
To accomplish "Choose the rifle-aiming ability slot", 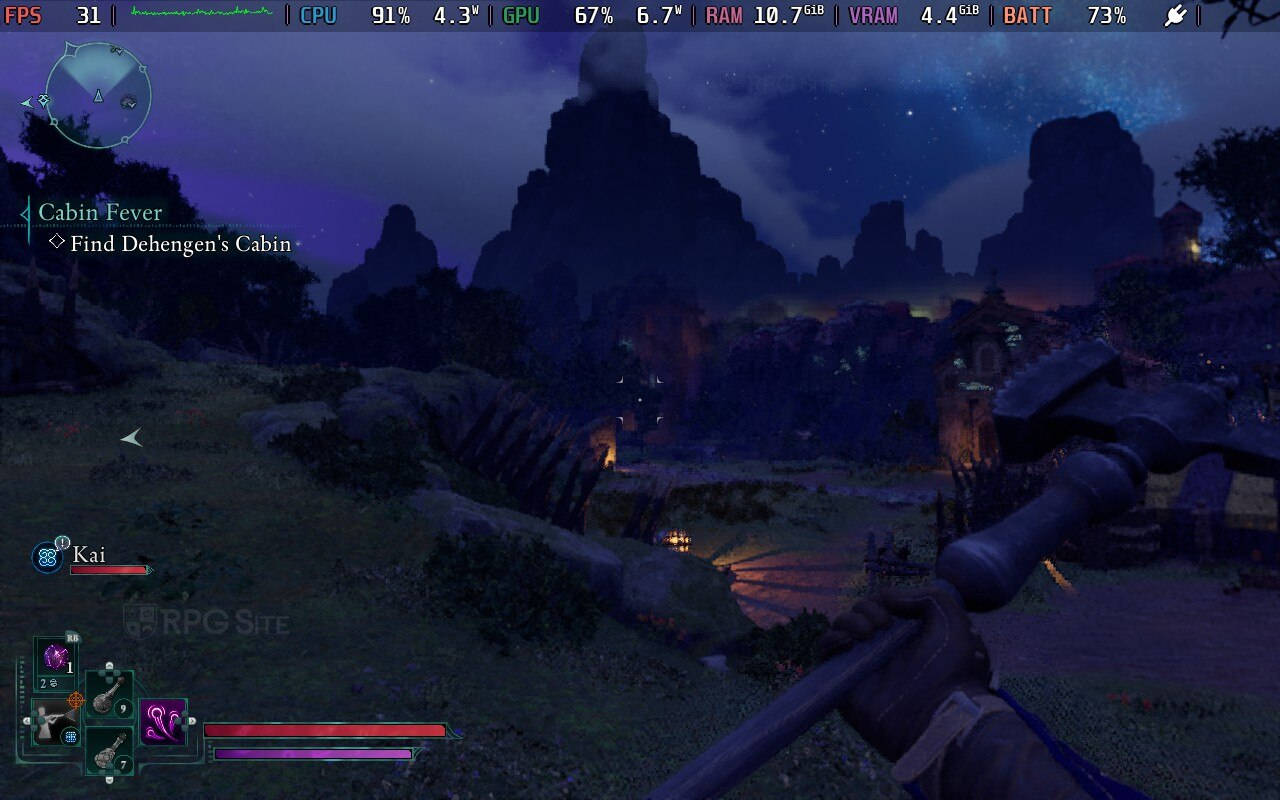I will coord(54,720).
